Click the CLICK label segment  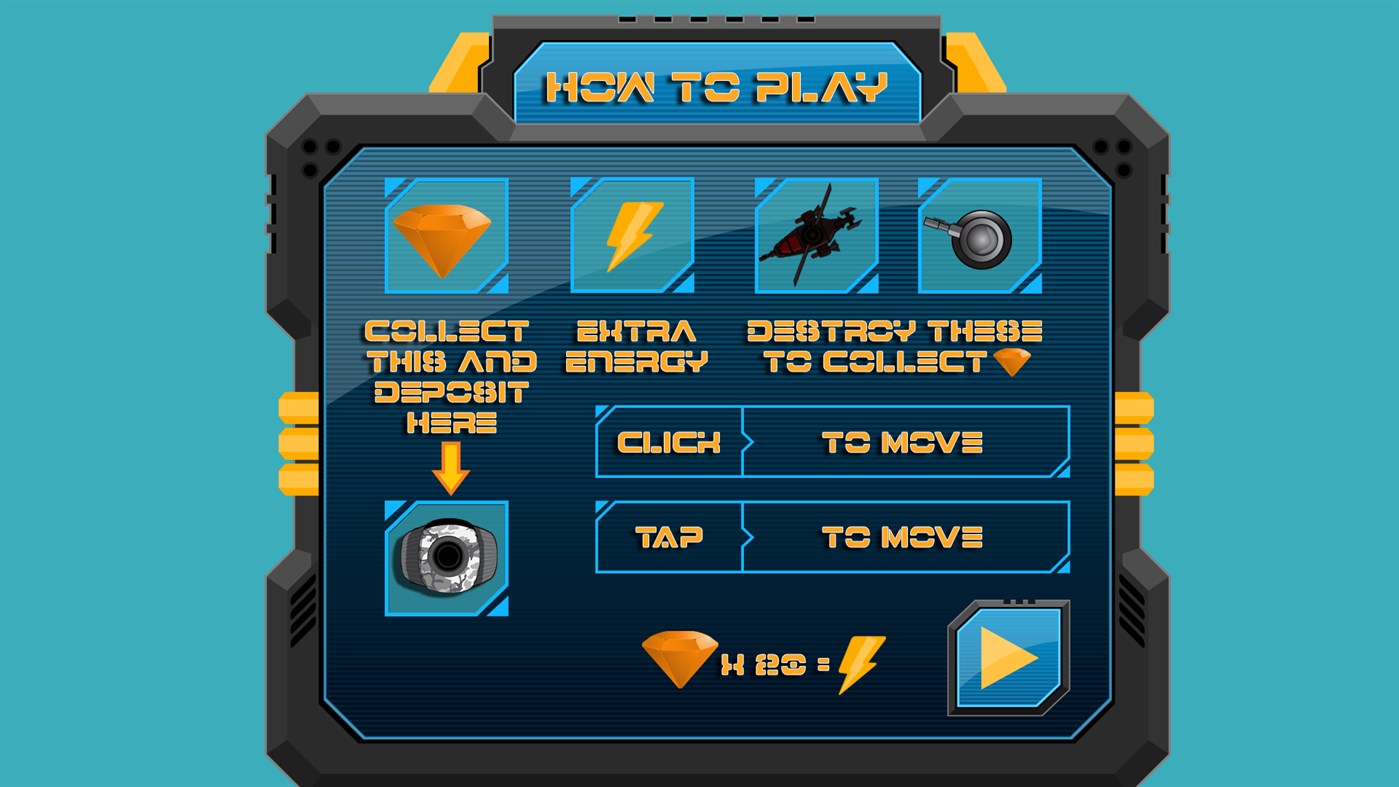[x=669, y=442]
